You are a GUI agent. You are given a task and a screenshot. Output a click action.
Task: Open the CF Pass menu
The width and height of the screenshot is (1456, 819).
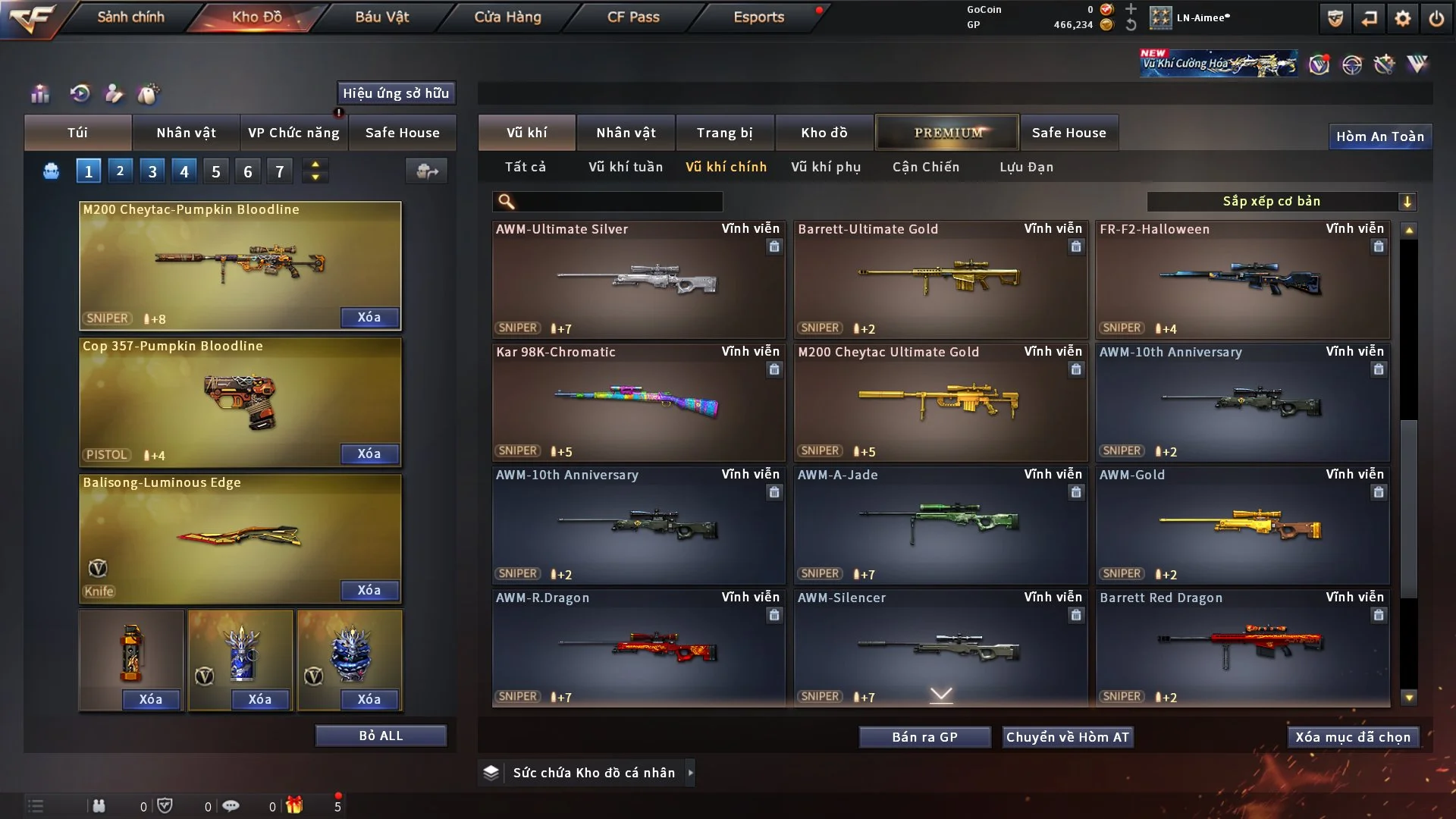click(x=633, y=17)
